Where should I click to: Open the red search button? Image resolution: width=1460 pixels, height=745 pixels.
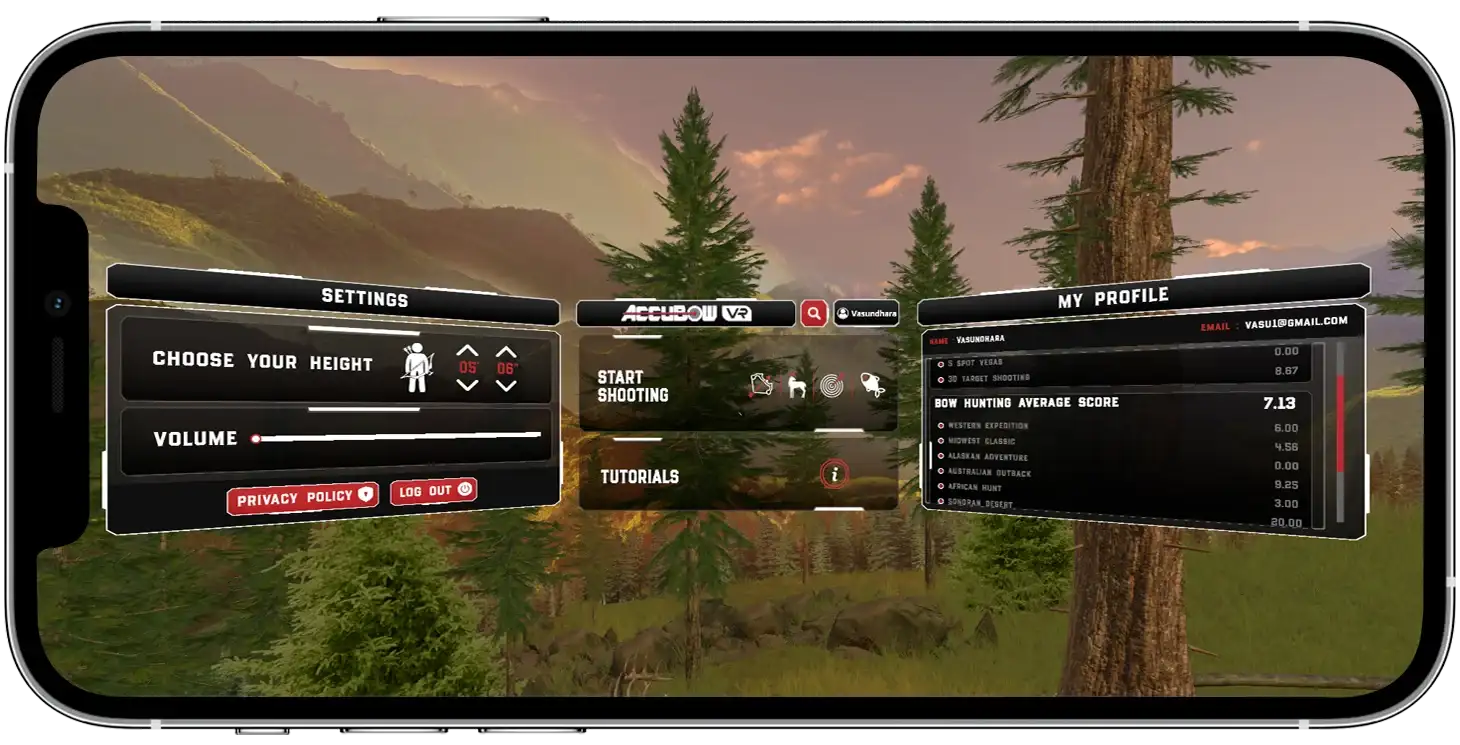tap(814, 314)
